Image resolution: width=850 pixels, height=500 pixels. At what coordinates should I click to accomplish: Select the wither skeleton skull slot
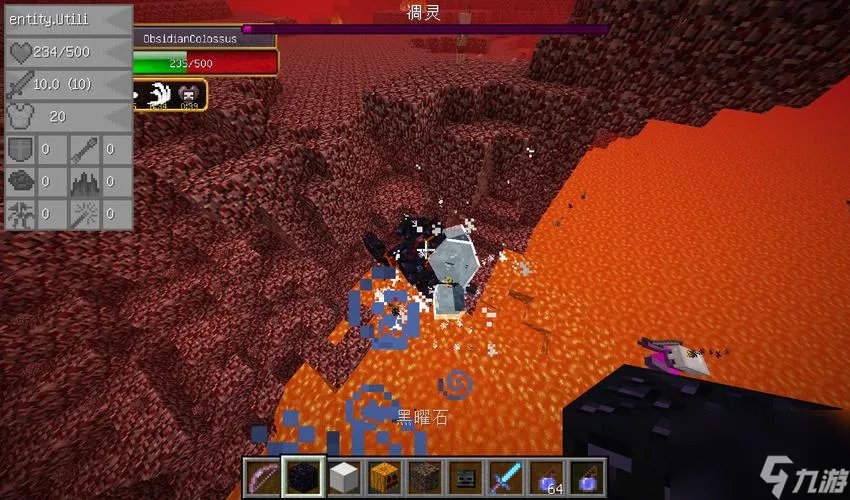(463, 477)
